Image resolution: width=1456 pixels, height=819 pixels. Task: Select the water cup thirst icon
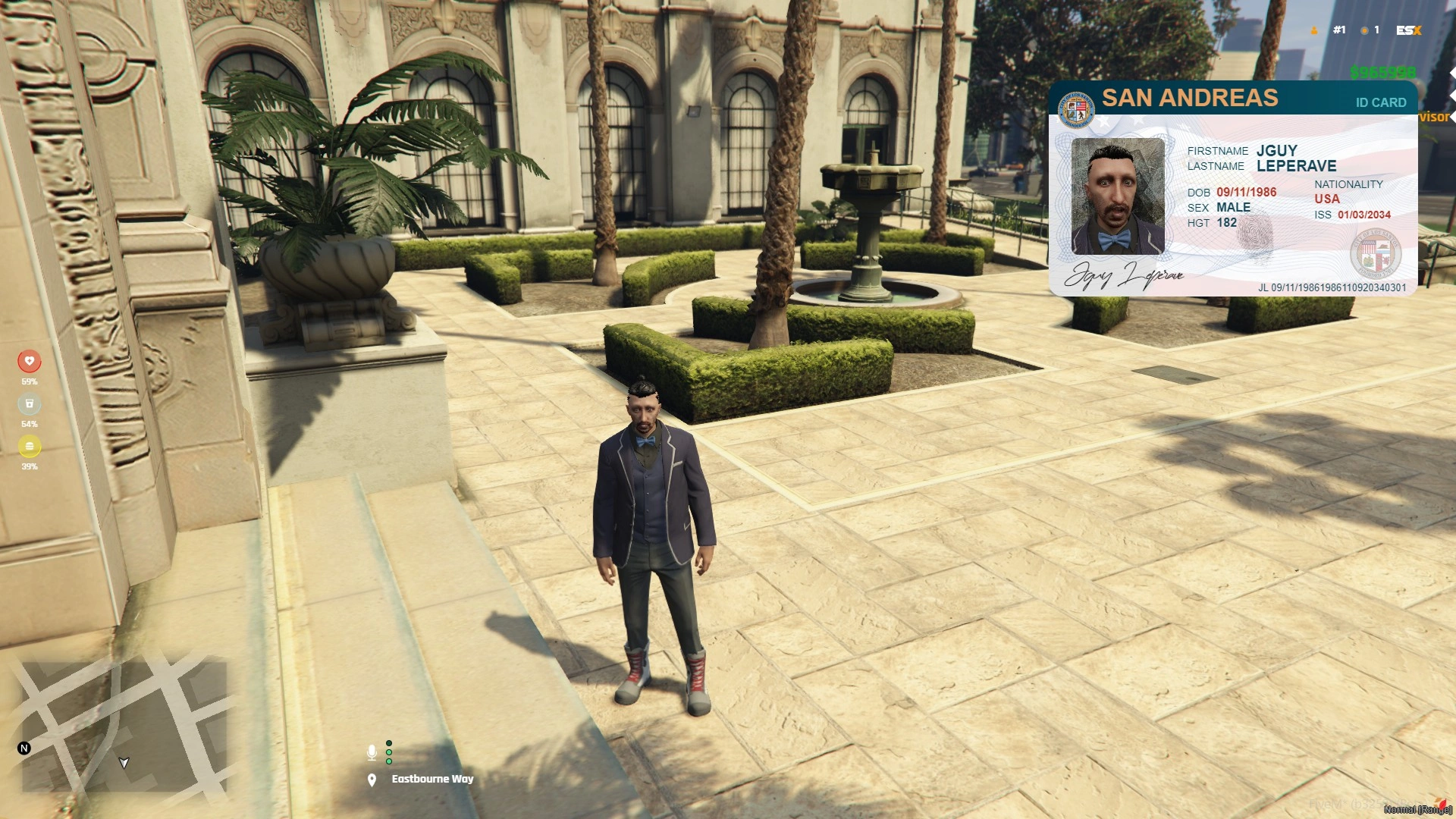(x=30, y=403)
